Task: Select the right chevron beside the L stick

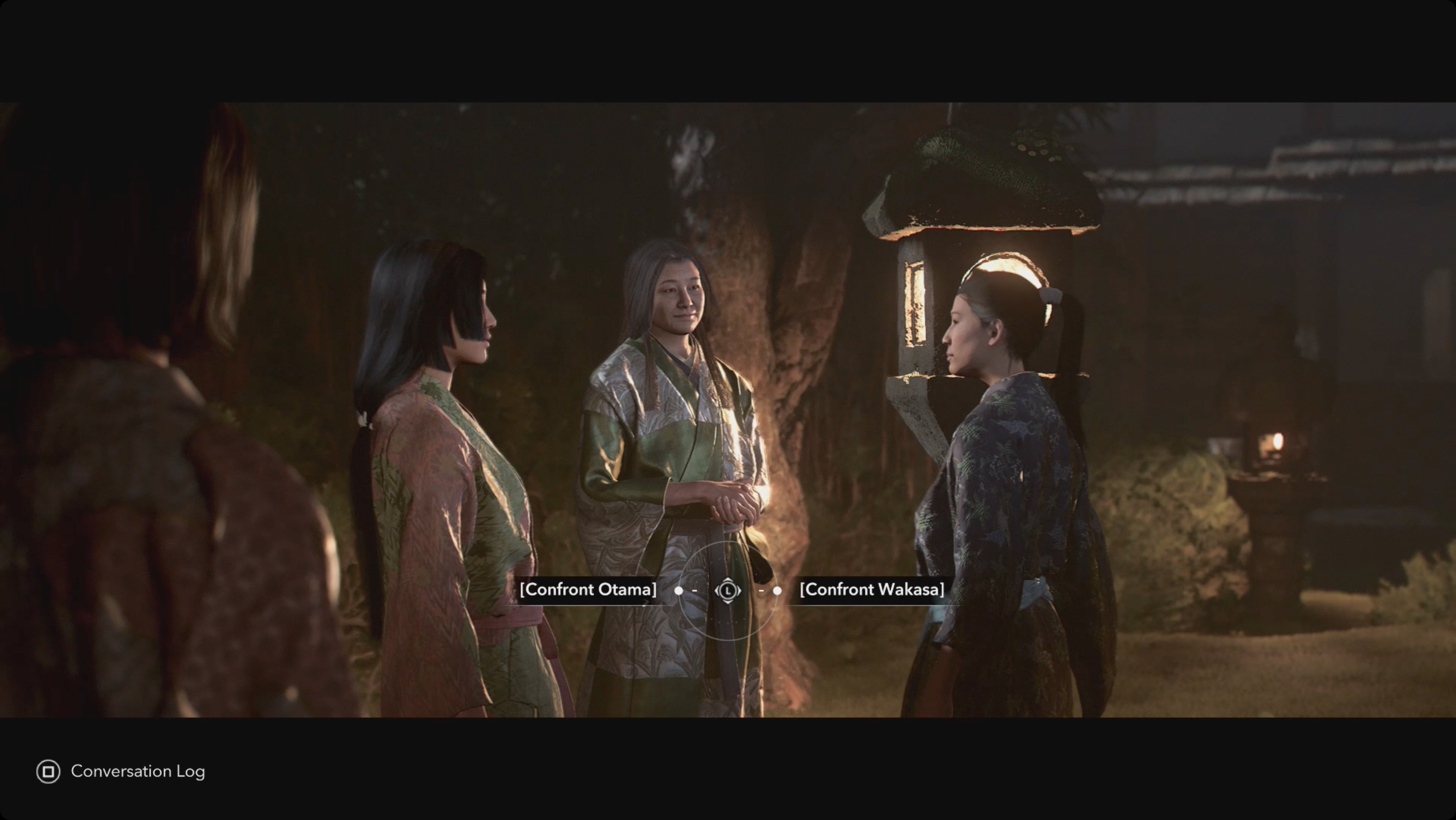Action: tap(739, 590)
